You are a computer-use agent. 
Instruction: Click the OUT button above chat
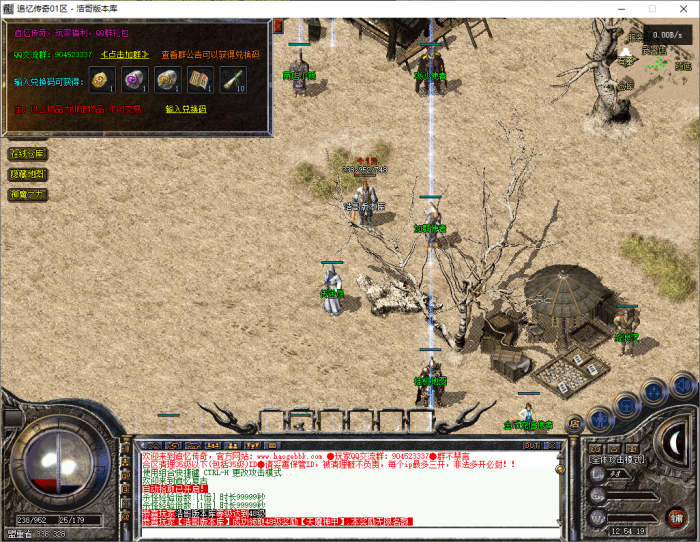point(532,444)
